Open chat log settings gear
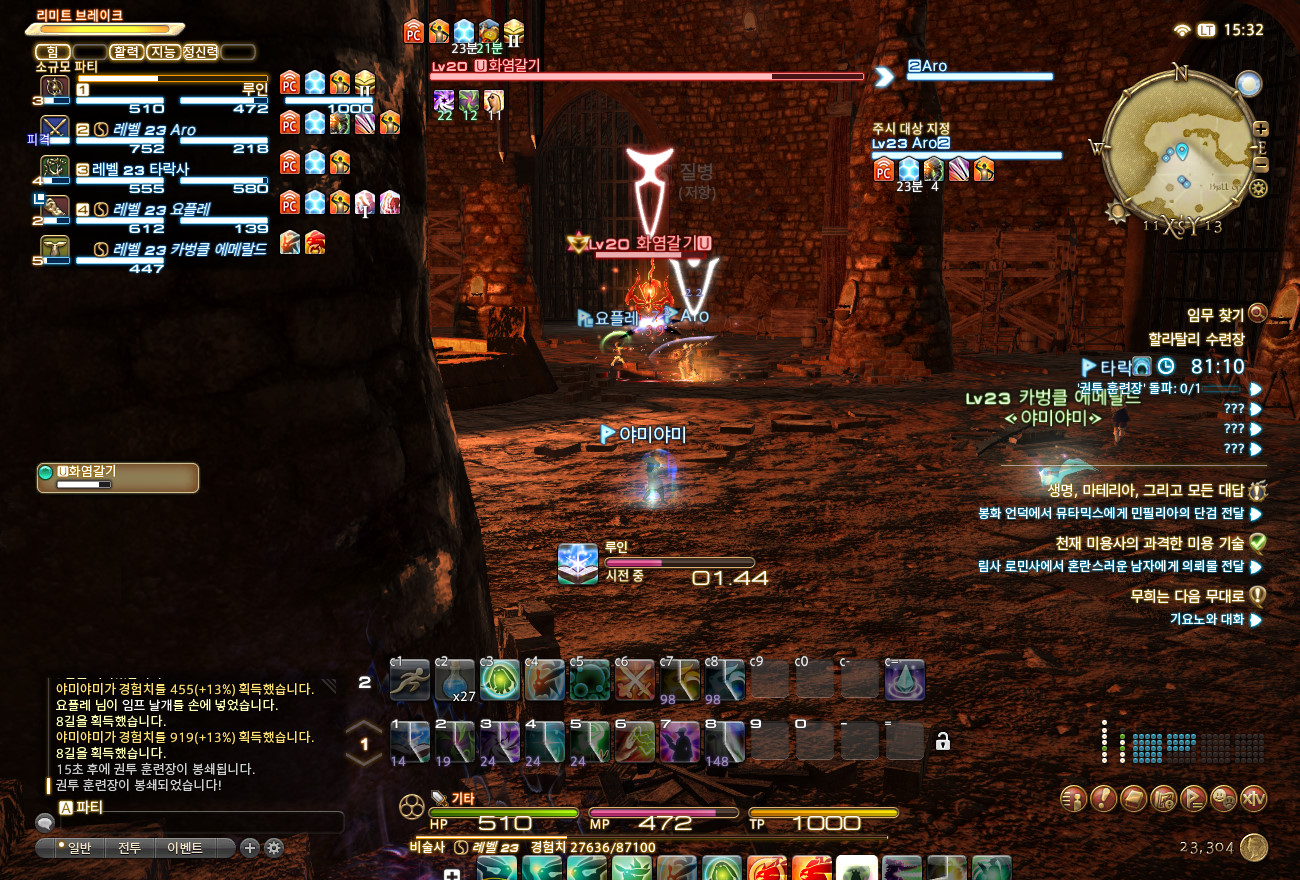The image size is (1300, 880). [x=273, y=848]
